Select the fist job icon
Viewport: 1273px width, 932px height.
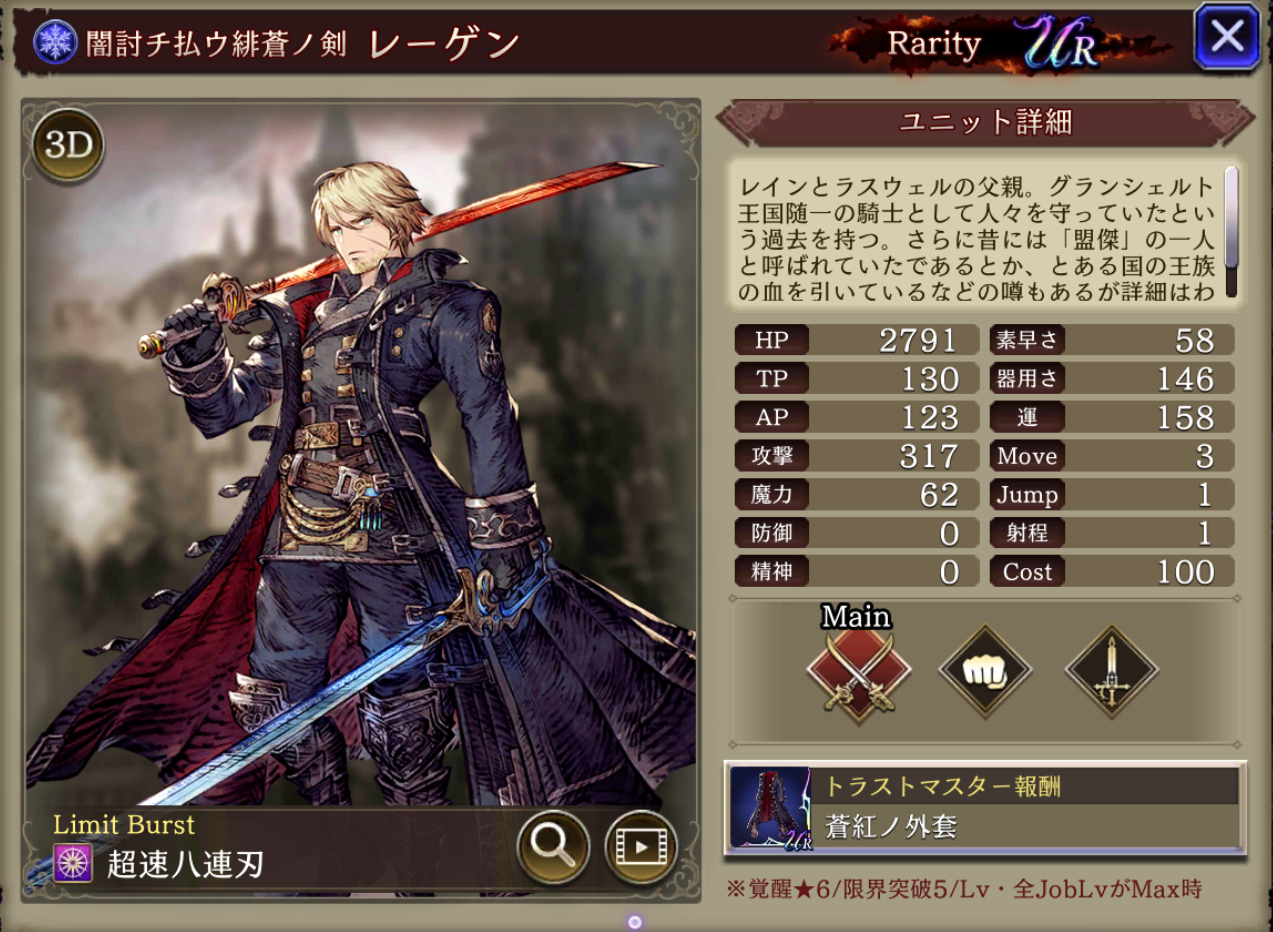coord(985,672)
